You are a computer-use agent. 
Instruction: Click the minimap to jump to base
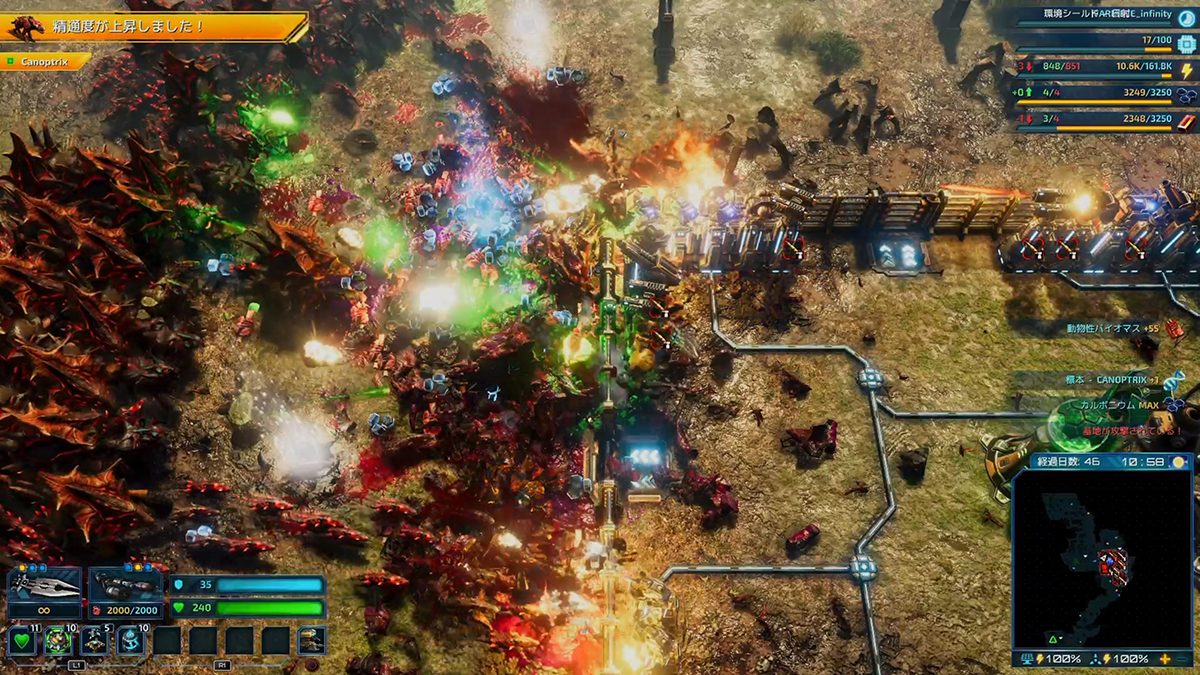point(1108,565)
